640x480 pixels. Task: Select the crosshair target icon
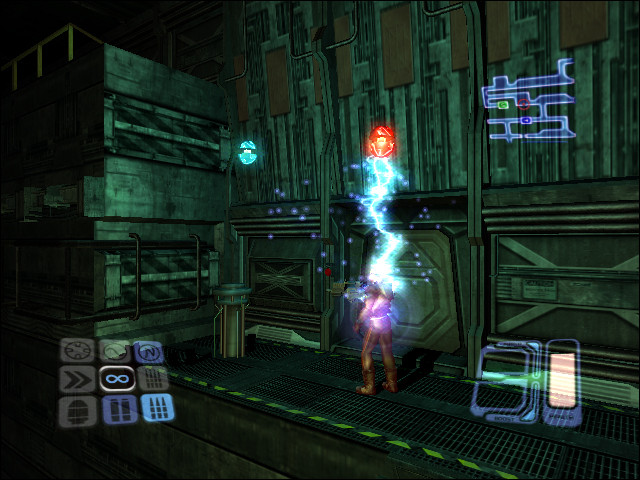78,352
